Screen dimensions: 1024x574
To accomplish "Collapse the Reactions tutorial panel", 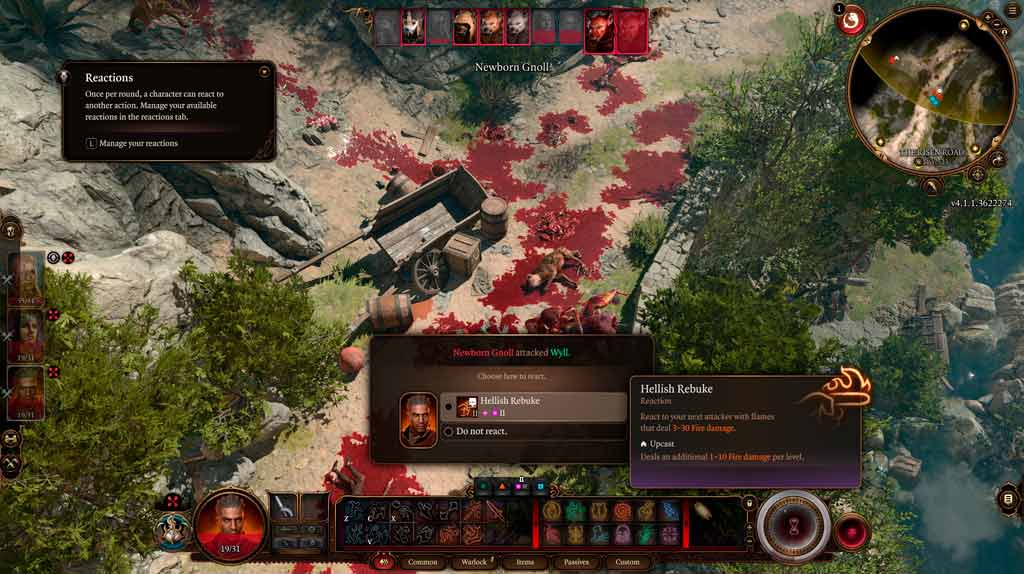I will pyautogui.click(x=264, y=72).
